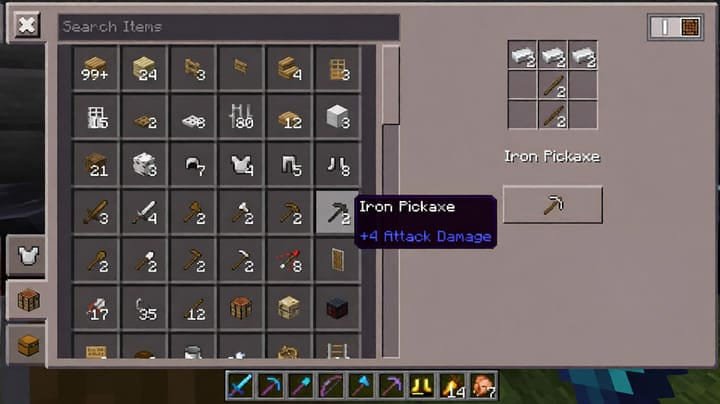The image size is (720, 404).
Task: Pick the iron chestplate recipe
Action: click(x=241, y=164)
